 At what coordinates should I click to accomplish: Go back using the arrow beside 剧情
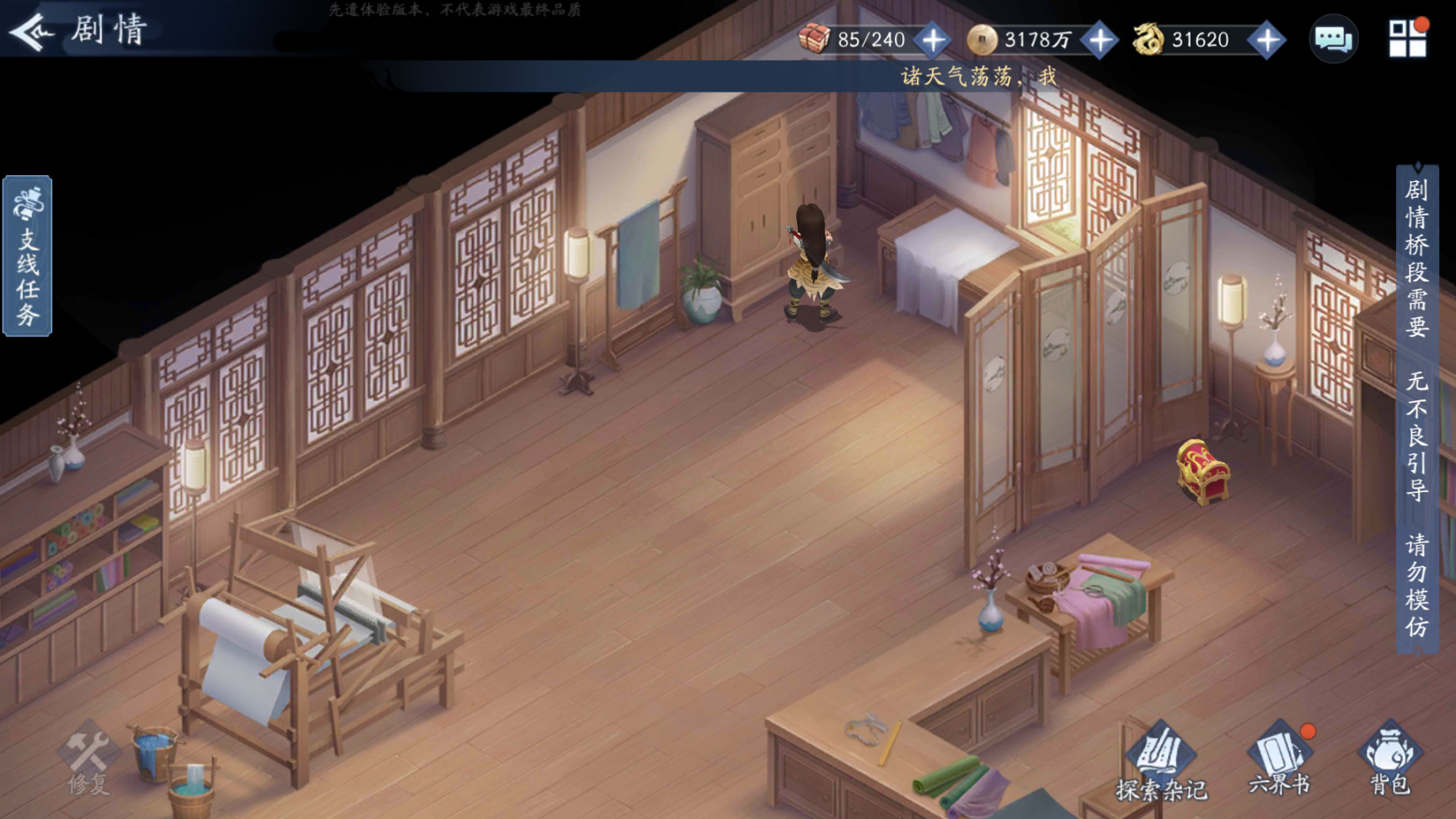(31, 32)
